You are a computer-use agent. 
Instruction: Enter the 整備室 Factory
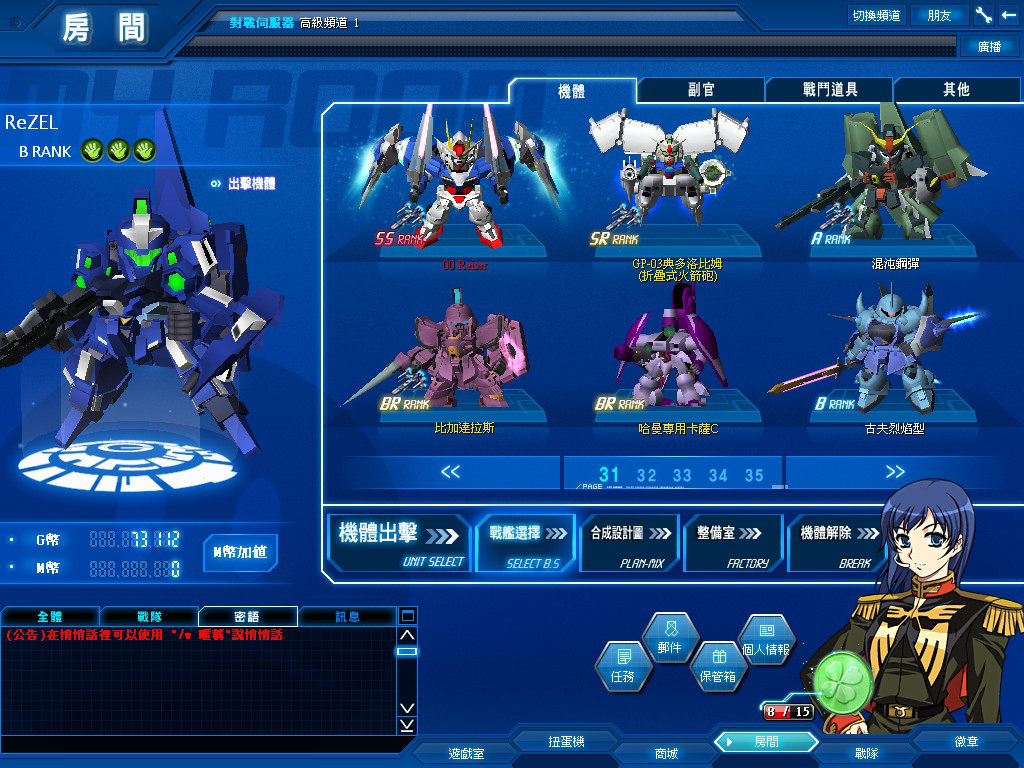click(733, 543)
